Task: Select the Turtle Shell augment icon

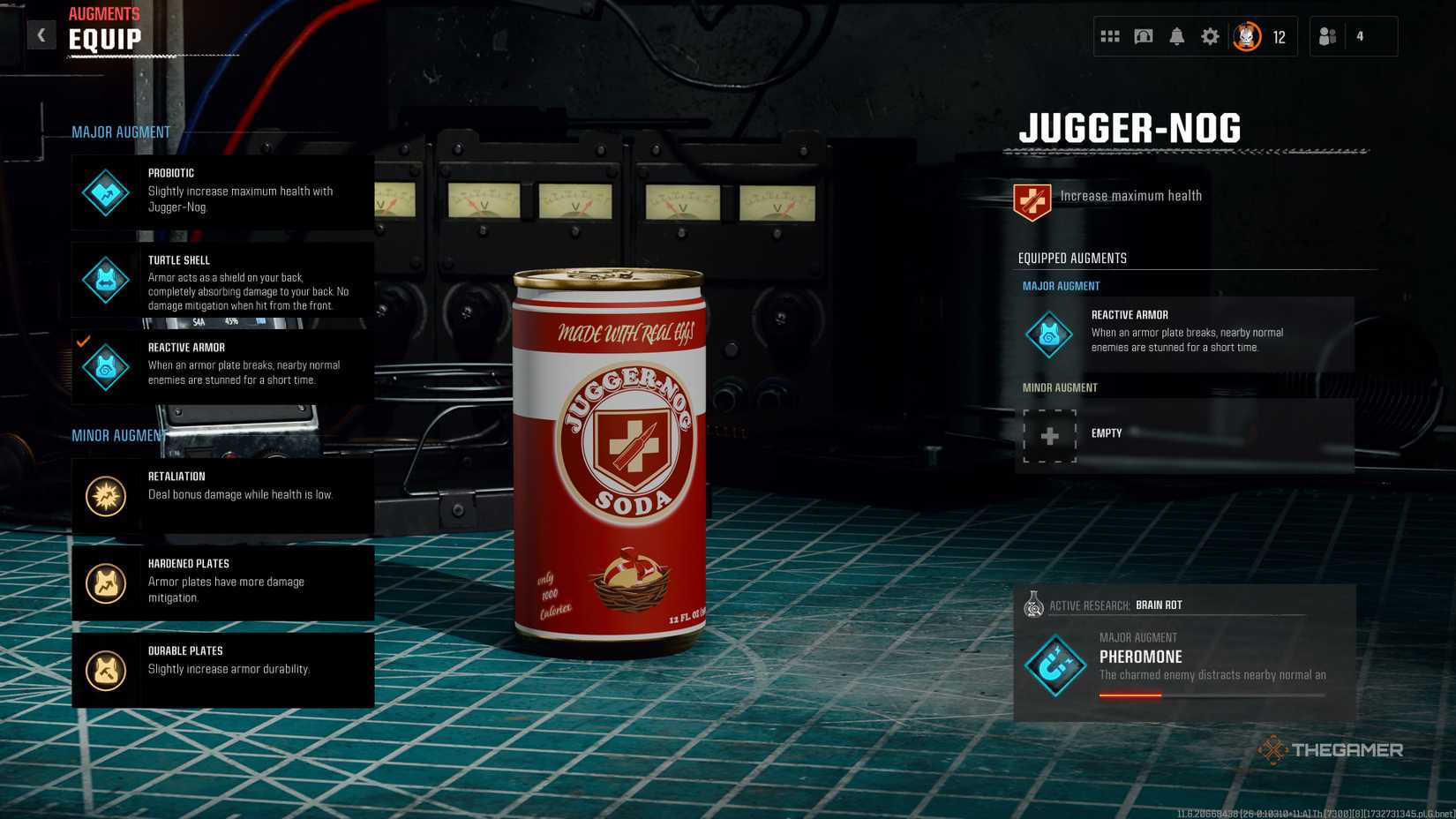Action: 105,279
